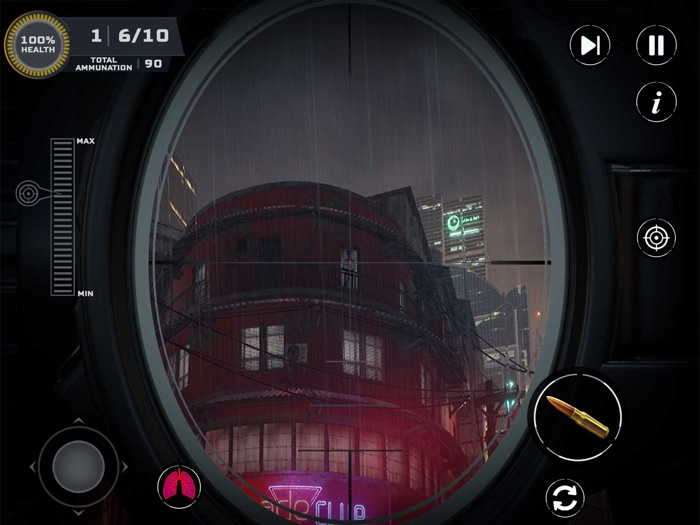Pause the game
The image size is (700, 525).
(x=656, y=45)
